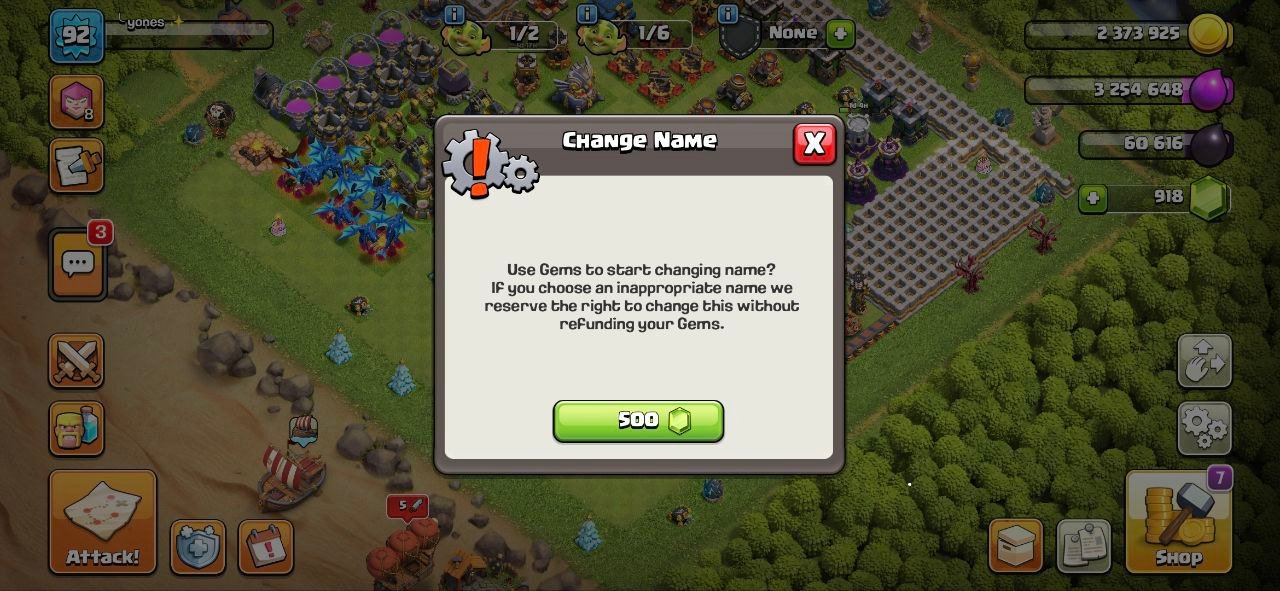Open the army overview barbarian icon

pyautogui.click(x=77, y=429)
